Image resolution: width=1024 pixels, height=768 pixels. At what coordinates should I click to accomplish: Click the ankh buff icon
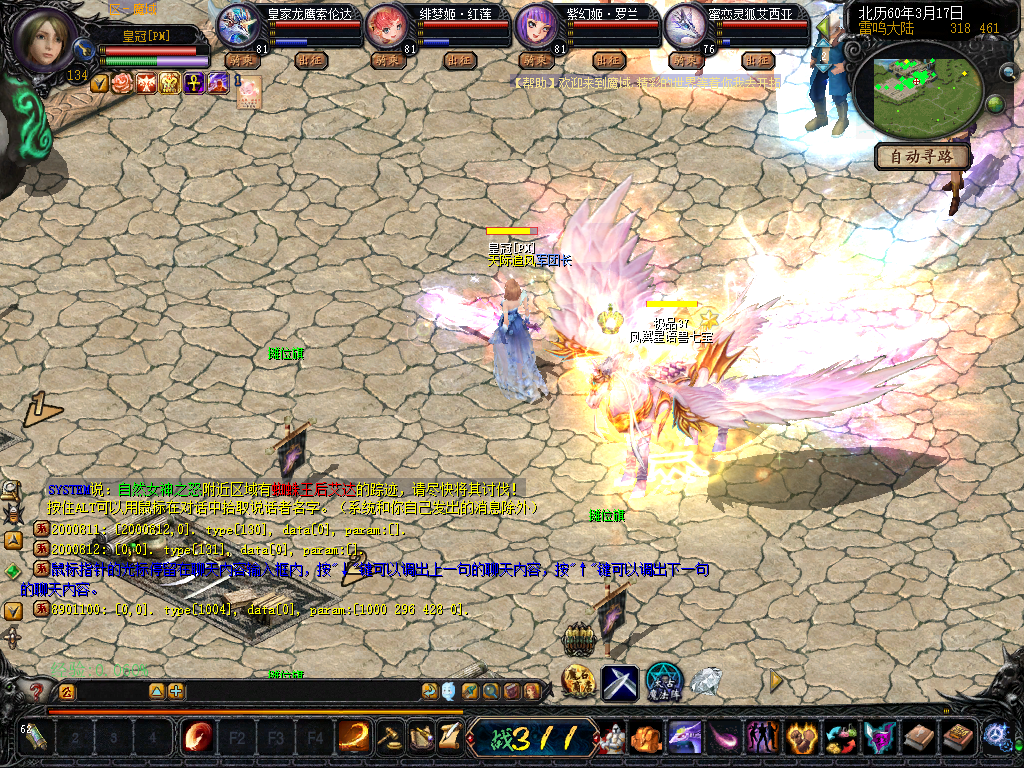[x=195, y=83]
